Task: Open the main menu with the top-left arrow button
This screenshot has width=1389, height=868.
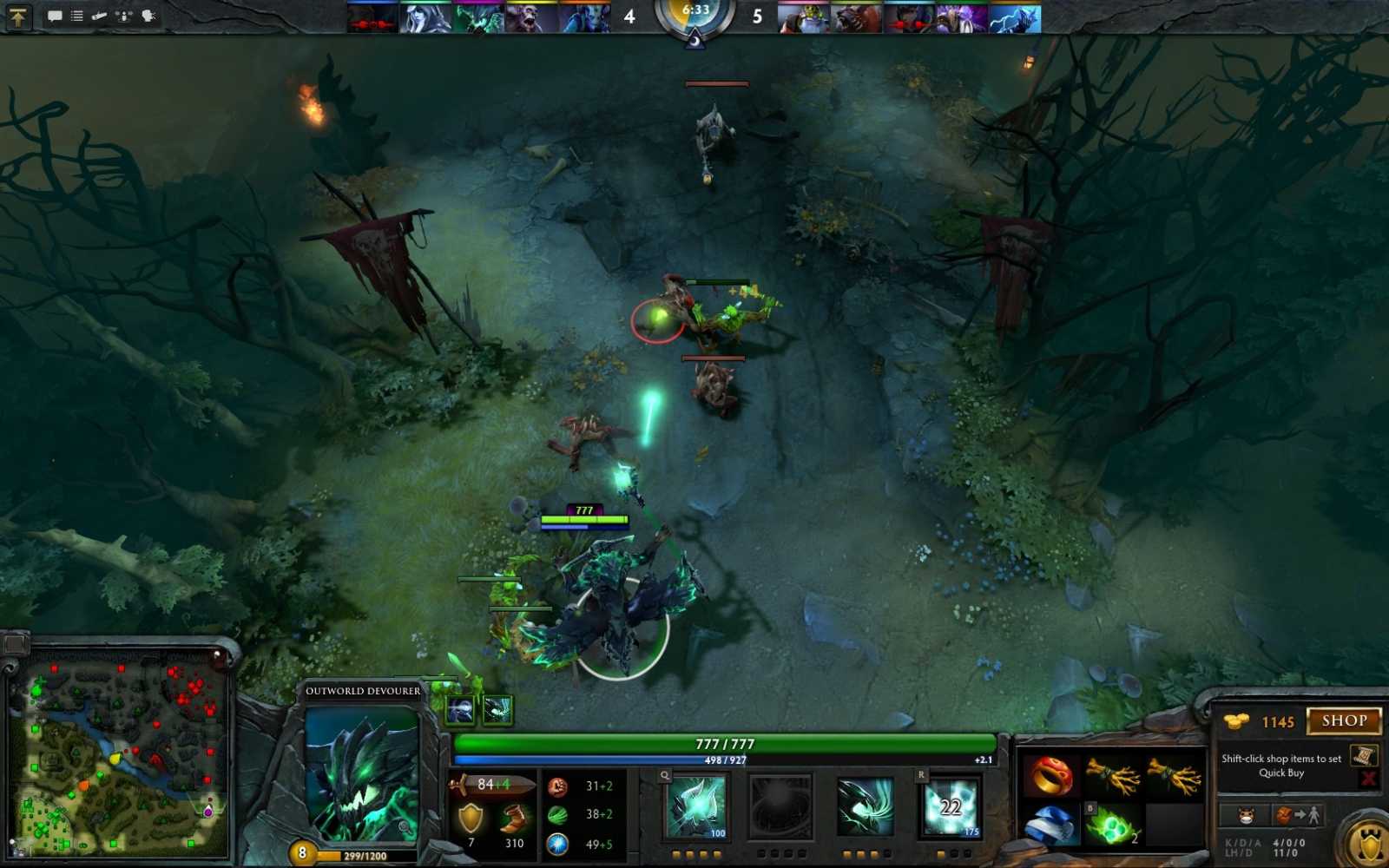Action: pyautogui.click(x=19, y=16)
